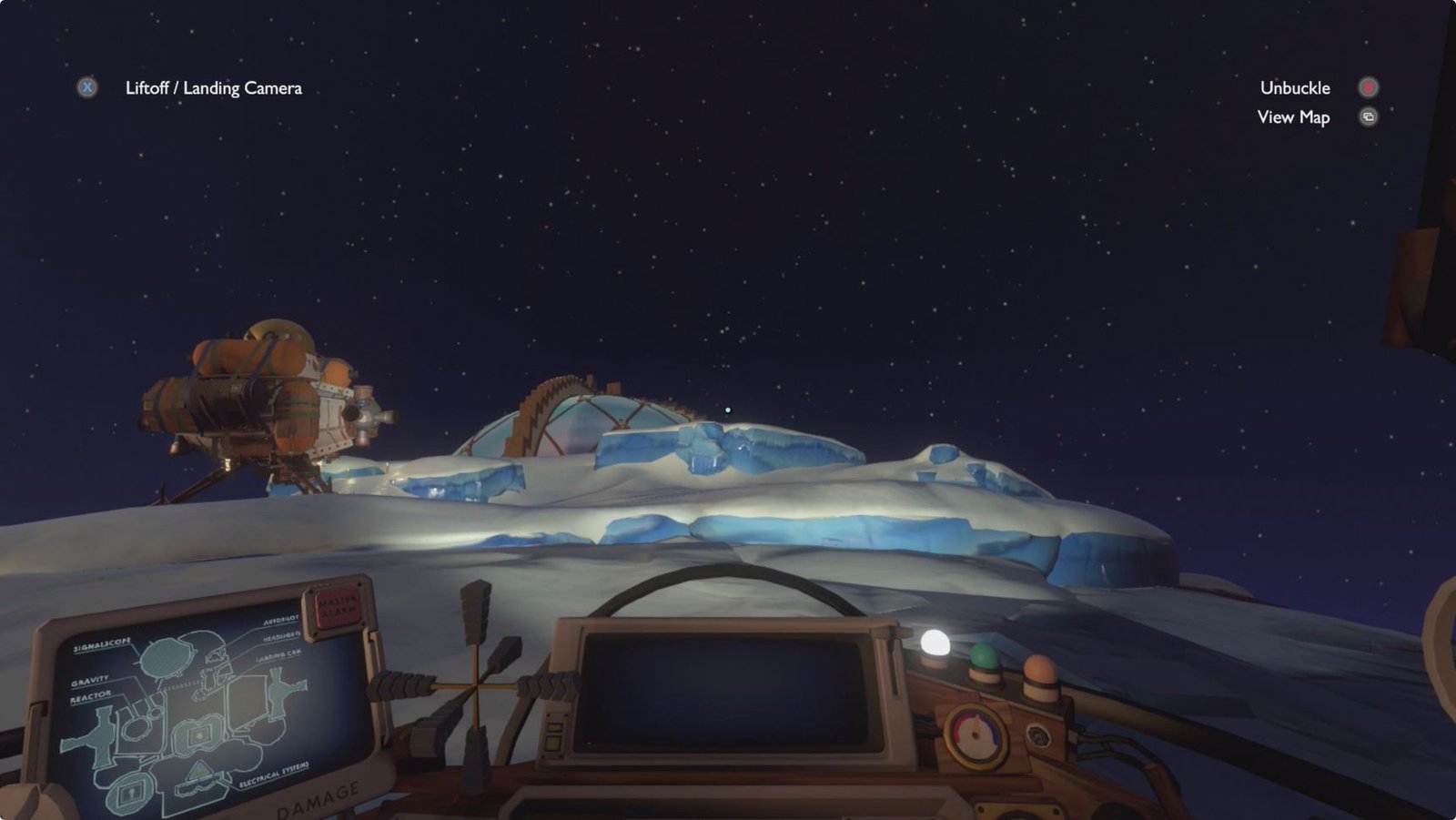
Task: Select the Autopilot module on the schematic
Action: click(282, 621)
